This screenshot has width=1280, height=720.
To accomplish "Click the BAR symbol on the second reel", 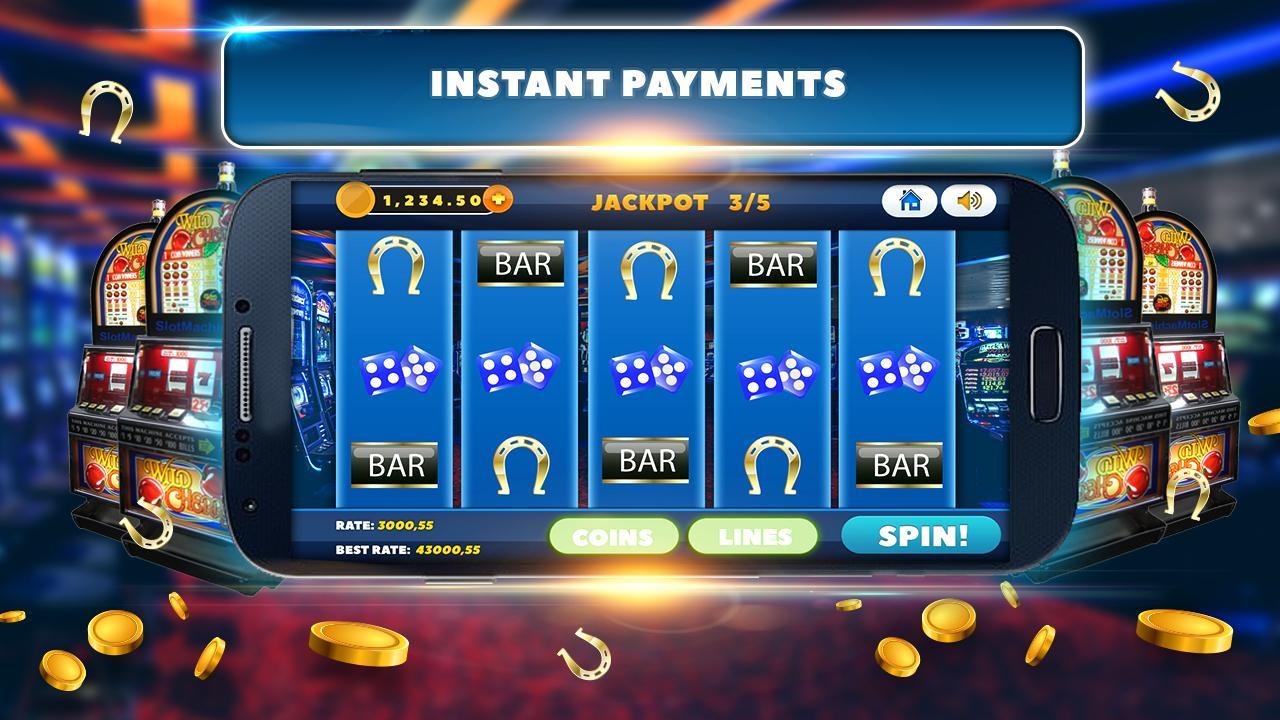I will [522, 265].
